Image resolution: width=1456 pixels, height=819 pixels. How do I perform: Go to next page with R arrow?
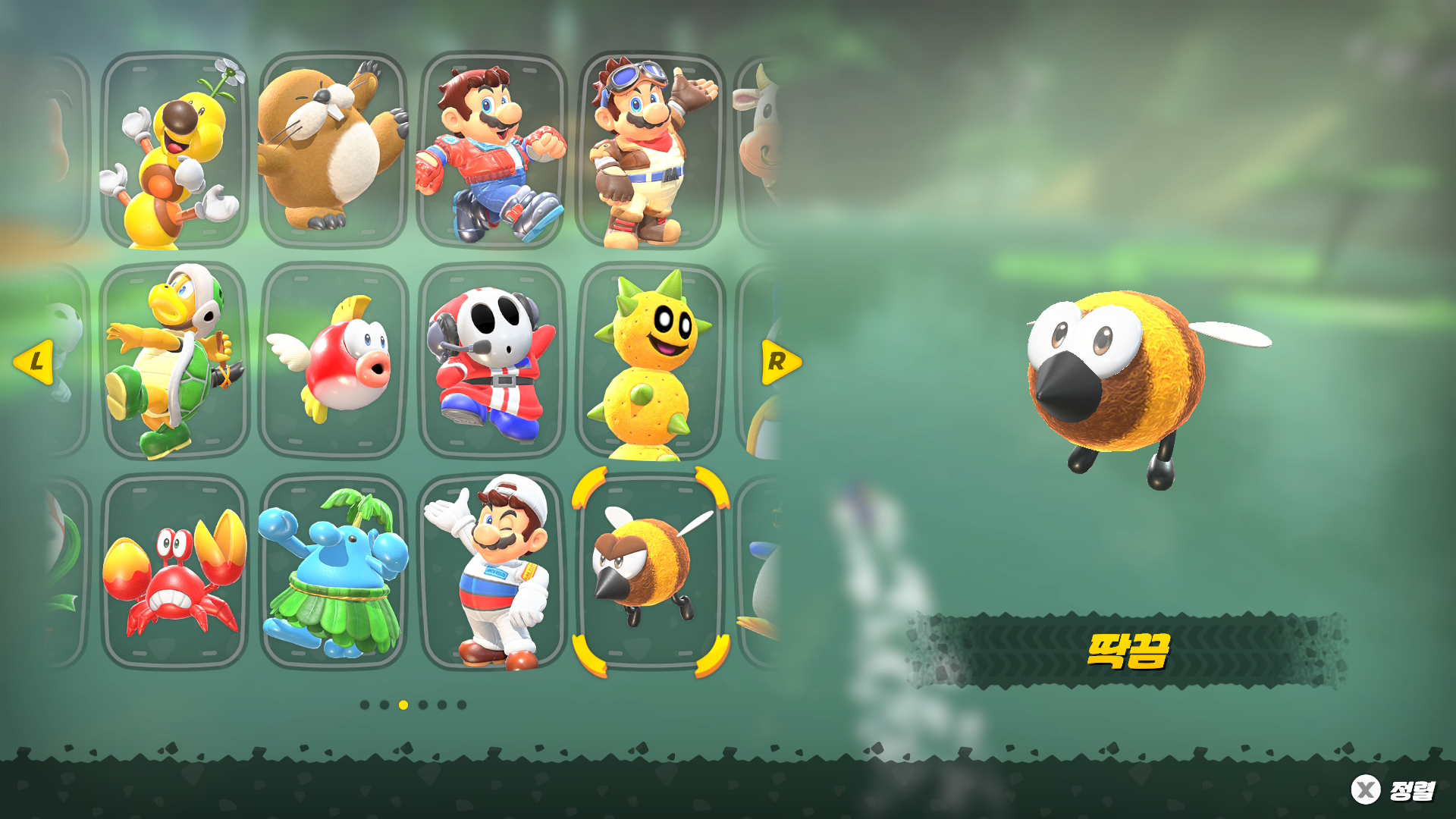point(780,362)
